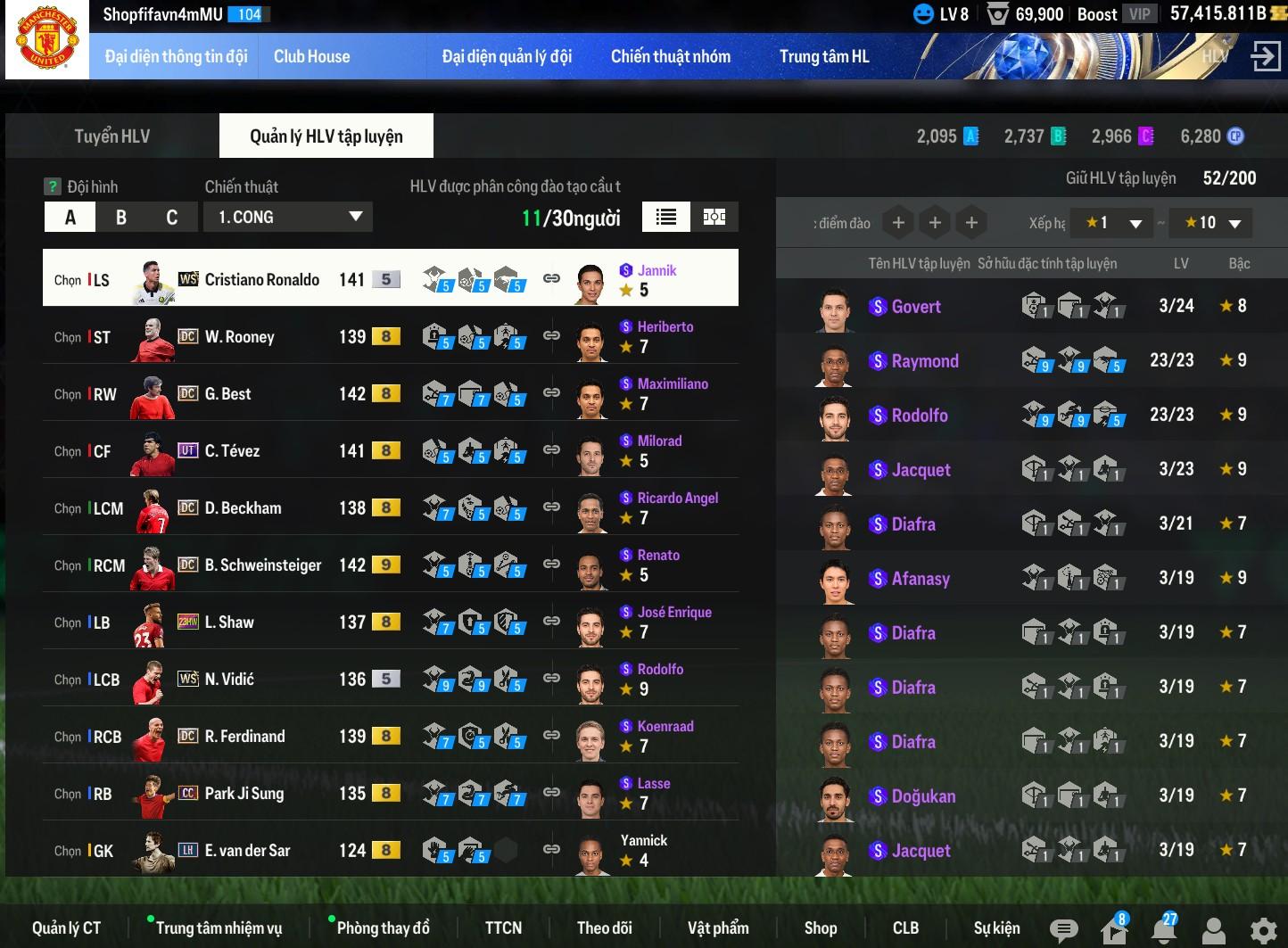
Task: Choose the G. Best player row
Action: click(228, 394)
